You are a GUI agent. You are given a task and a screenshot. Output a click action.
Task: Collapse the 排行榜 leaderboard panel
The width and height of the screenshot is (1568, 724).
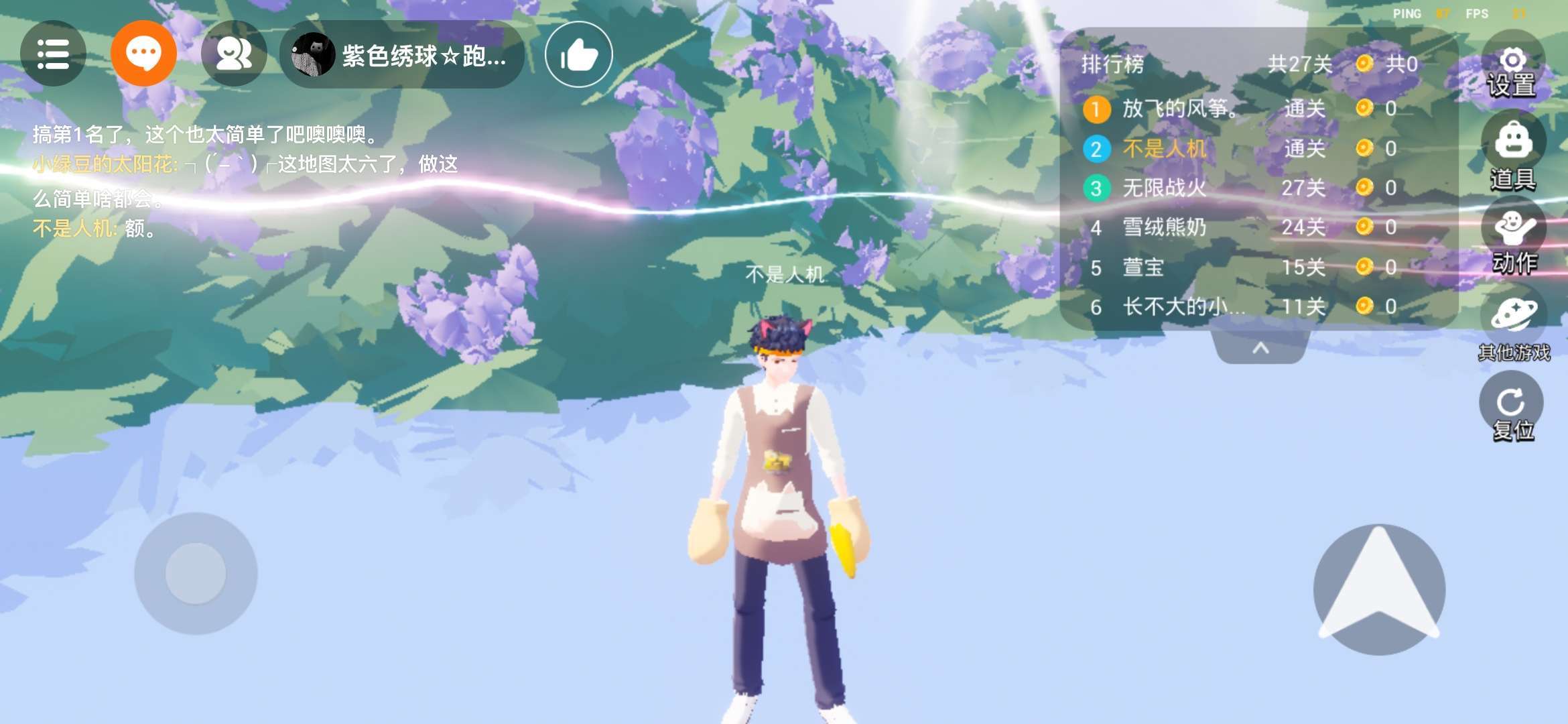[x=1260, y=348]
